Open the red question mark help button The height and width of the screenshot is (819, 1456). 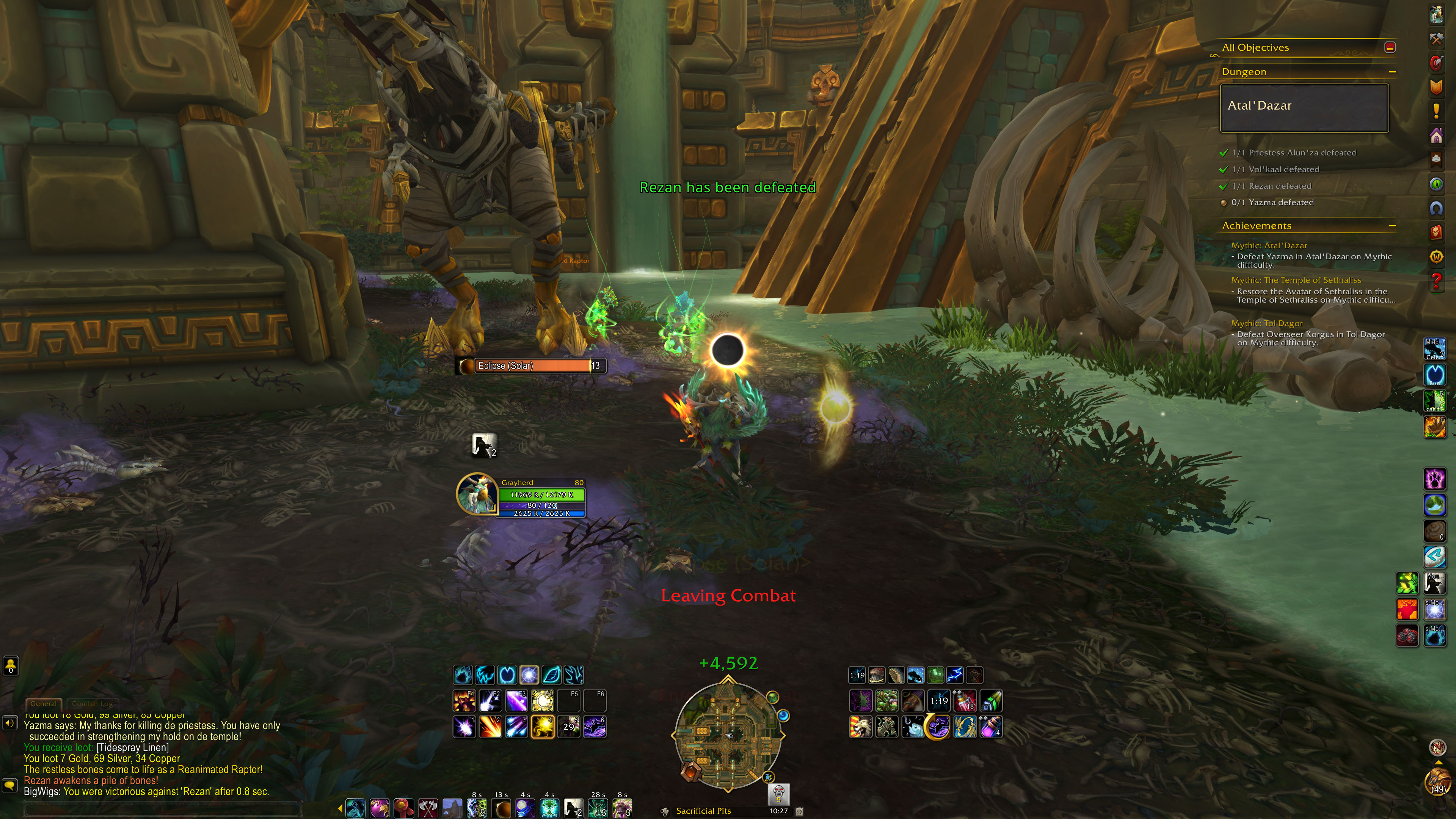1436,280
